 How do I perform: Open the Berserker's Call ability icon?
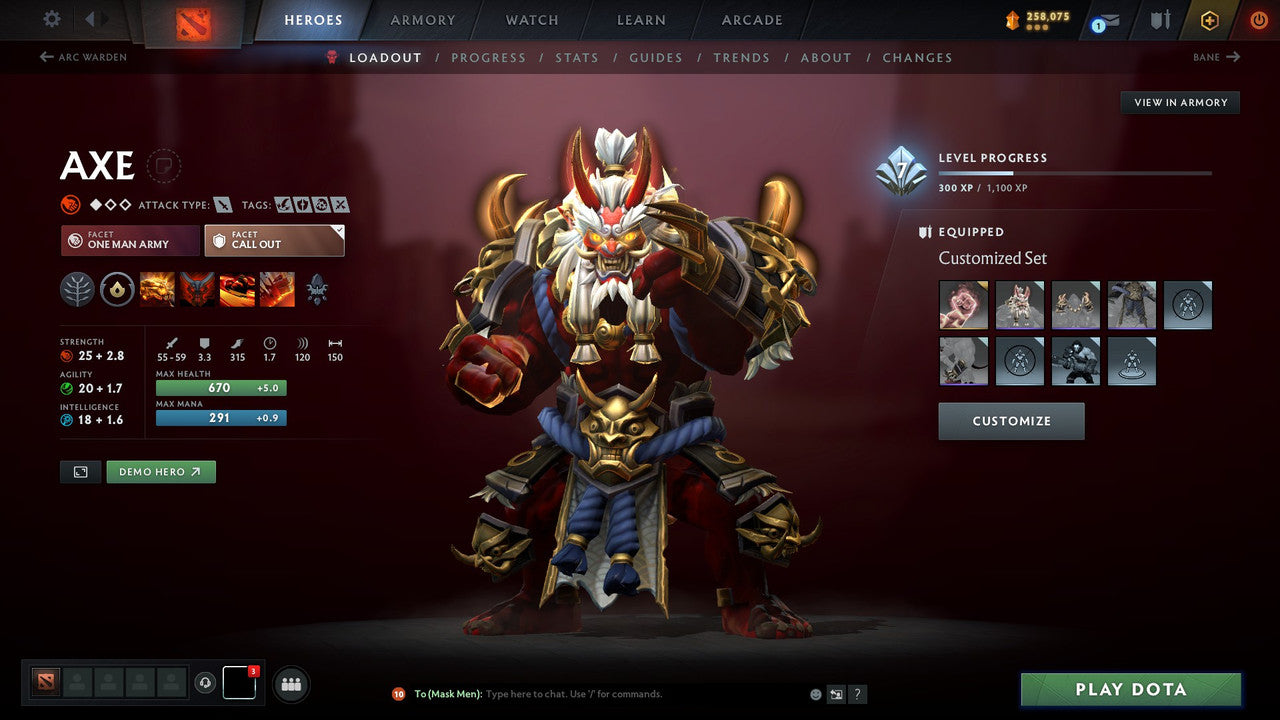(x=155, y=289)
